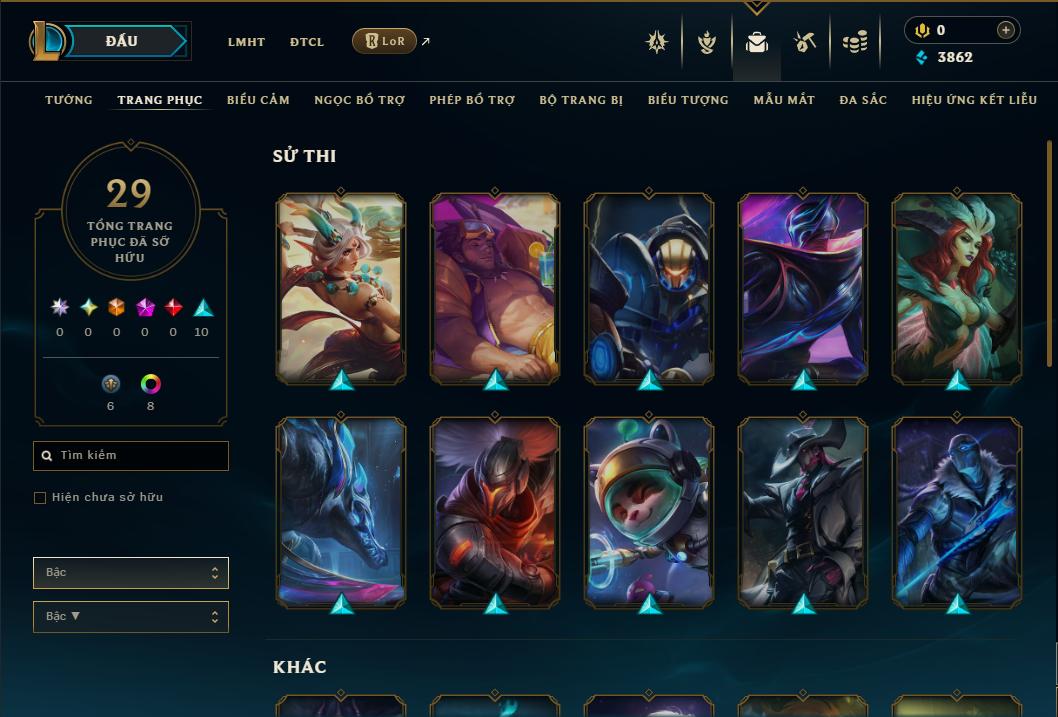This screenshot has height=717, width=1058.
Task: Open the backpack collection icon
Action: tap(757, 42)
